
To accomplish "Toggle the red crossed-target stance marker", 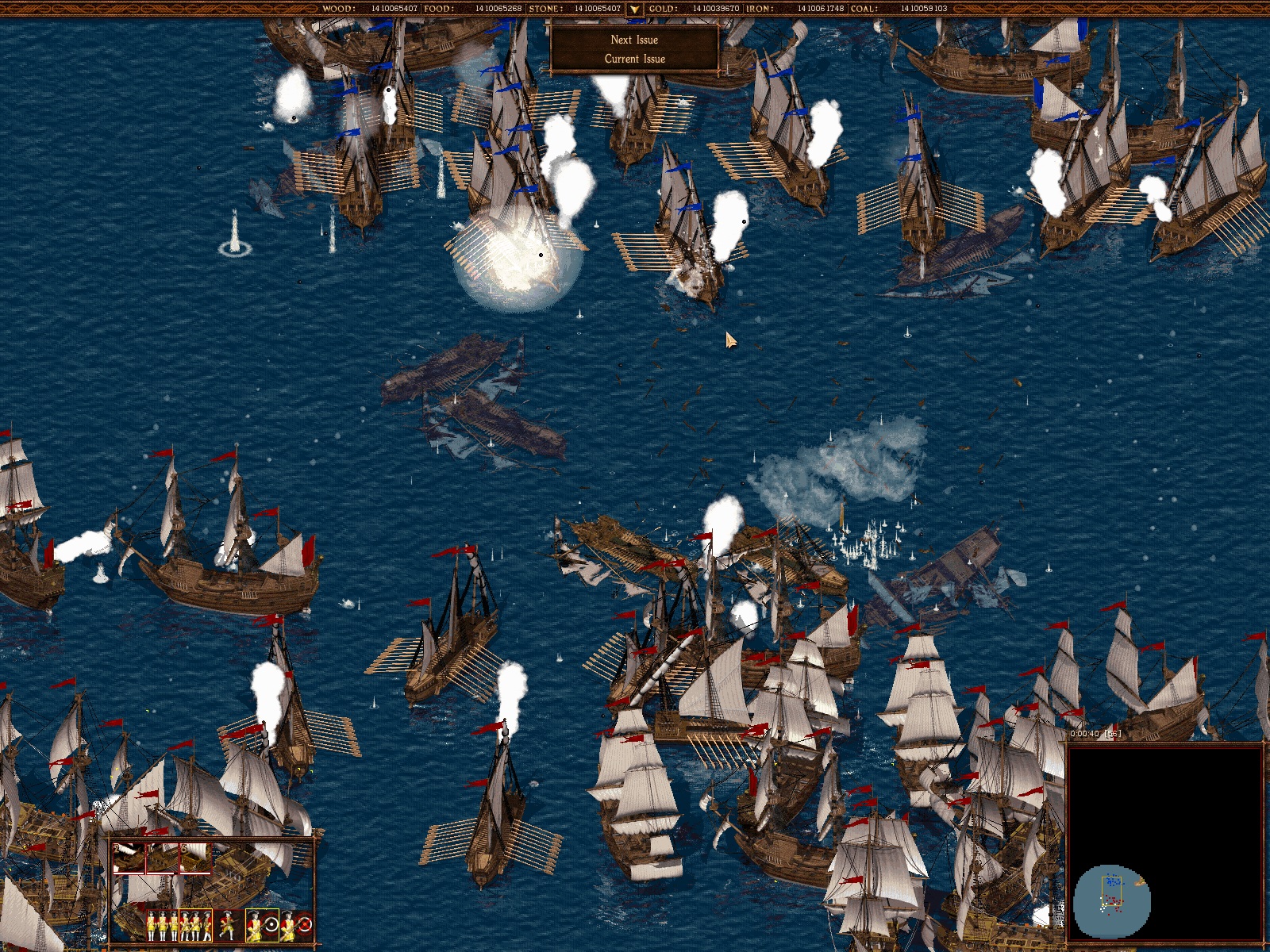I will (305, 925).
